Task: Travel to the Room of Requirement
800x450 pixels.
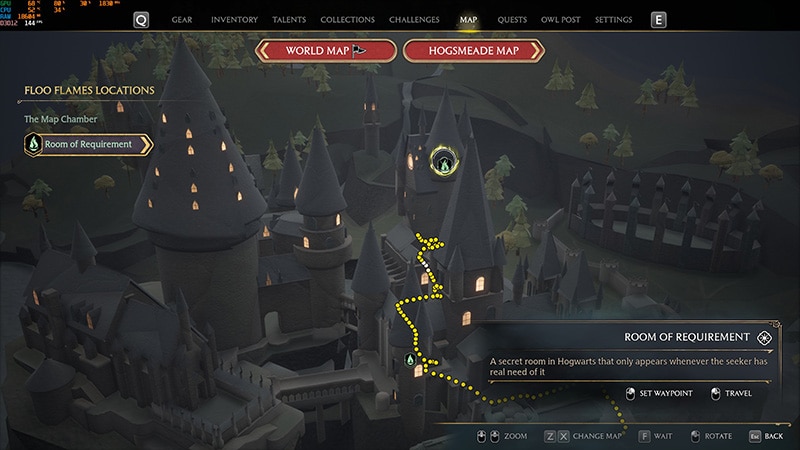Action: coord(731,393)
